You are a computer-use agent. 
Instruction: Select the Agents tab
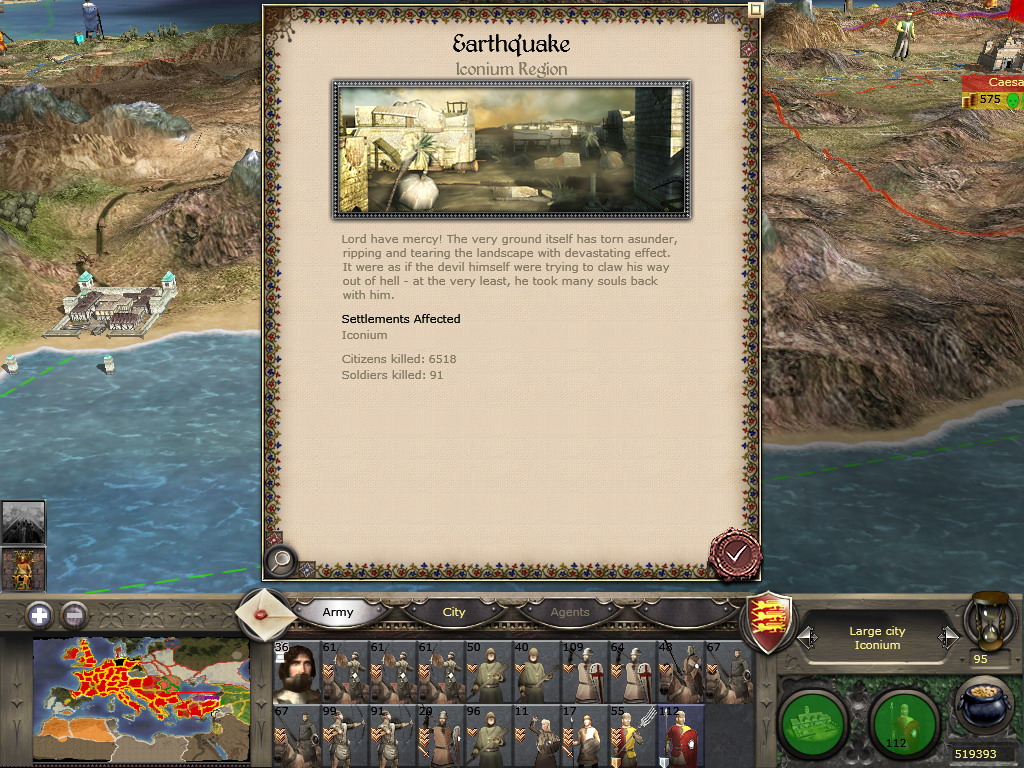tap(570, 612)
